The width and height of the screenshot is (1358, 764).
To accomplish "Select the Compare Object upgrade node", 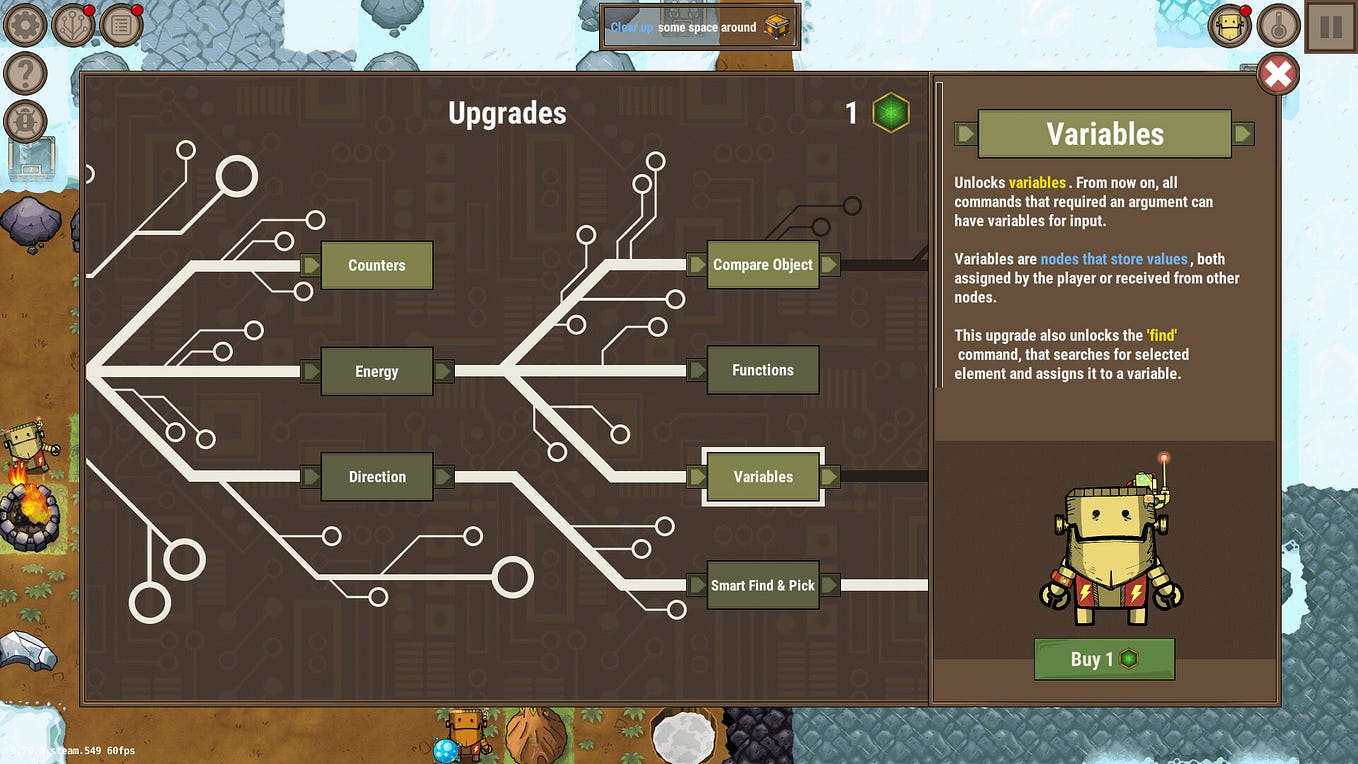I will click(x=763, y=264).
